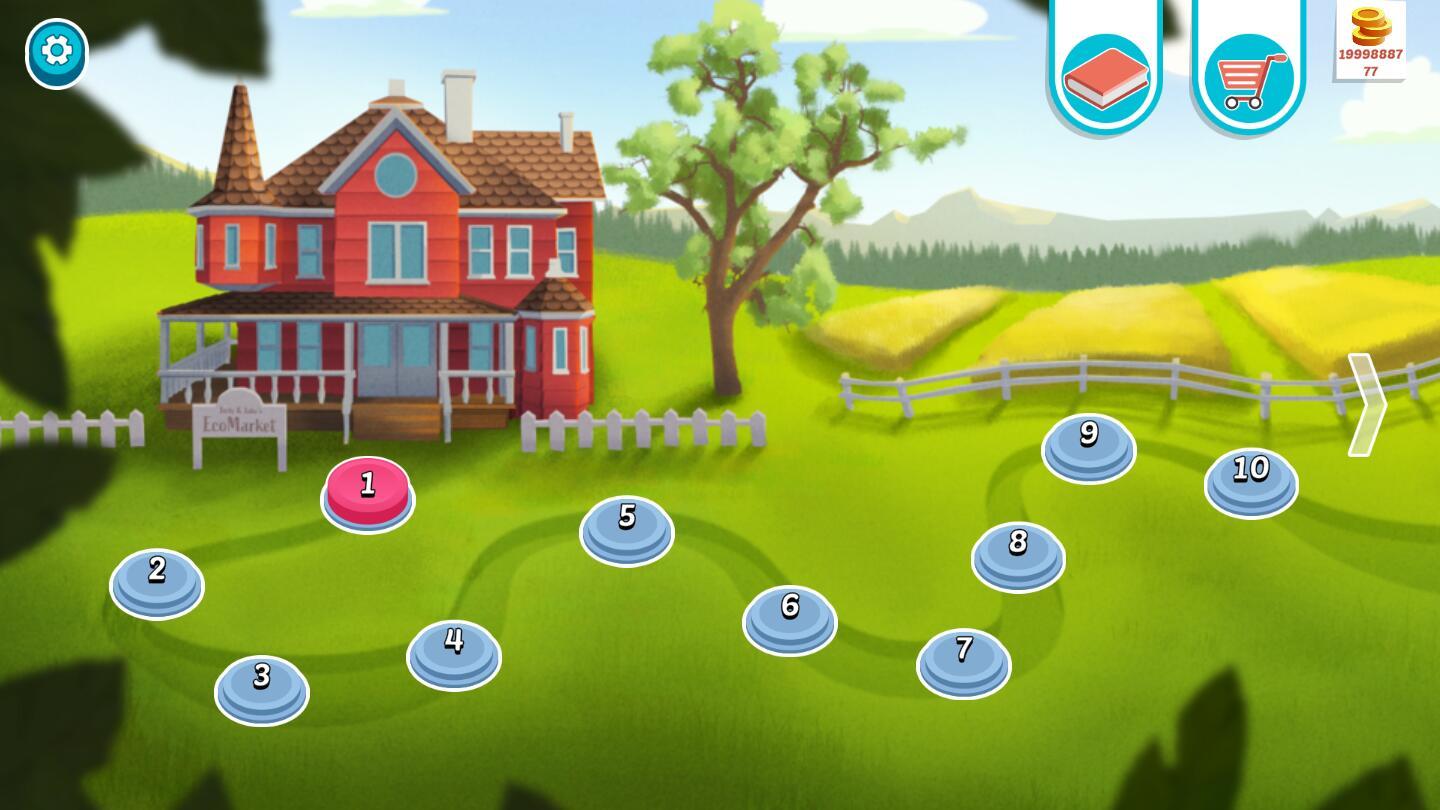Viewport: 1440px width, 810px height.
Task: Select level 8 node
Action: [x=1018, y=554]
